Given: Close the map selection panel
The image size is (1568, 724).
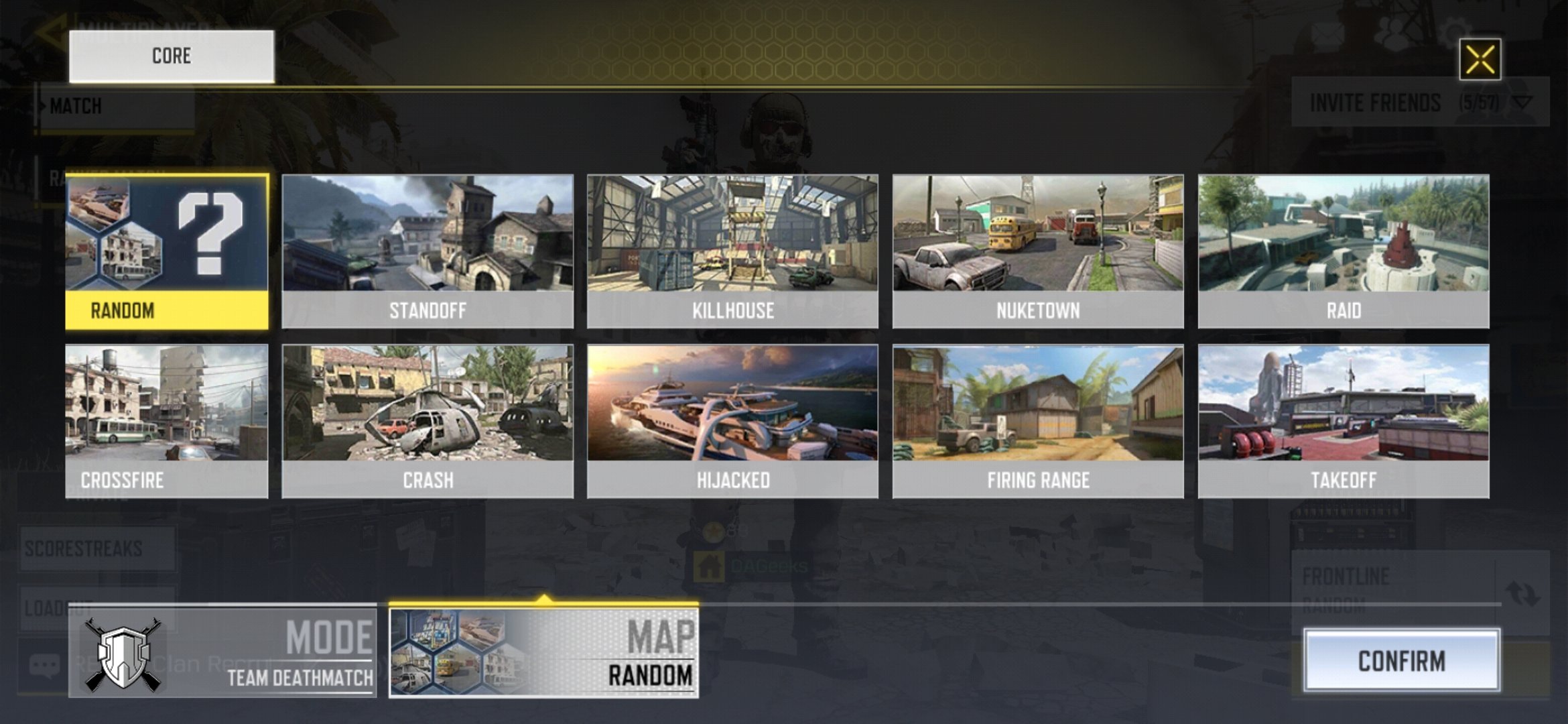Looking at the screenshot, I should pos(1480,60).
